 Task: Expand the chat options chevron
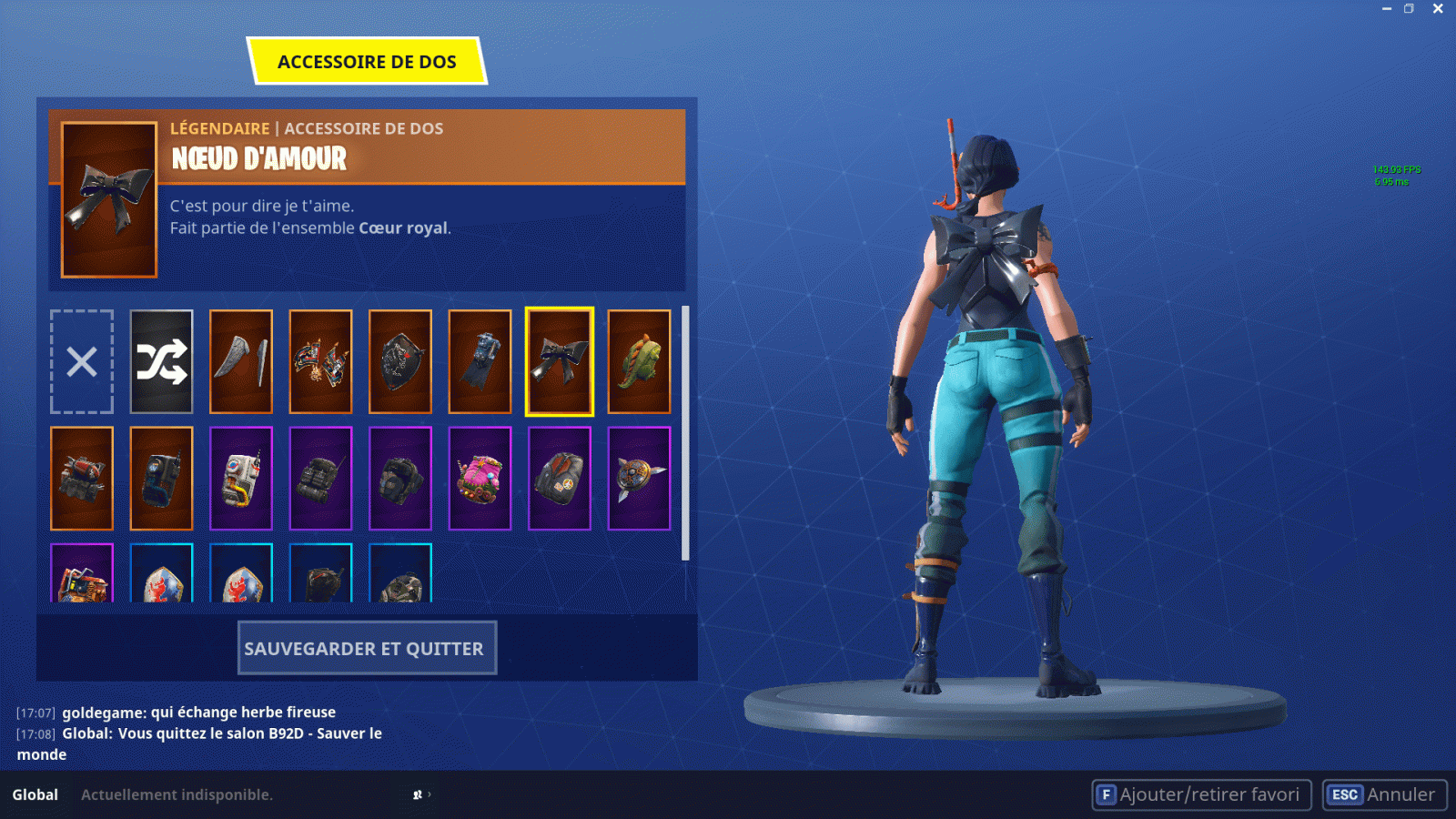pyautogui.click(x=431, y=794)
